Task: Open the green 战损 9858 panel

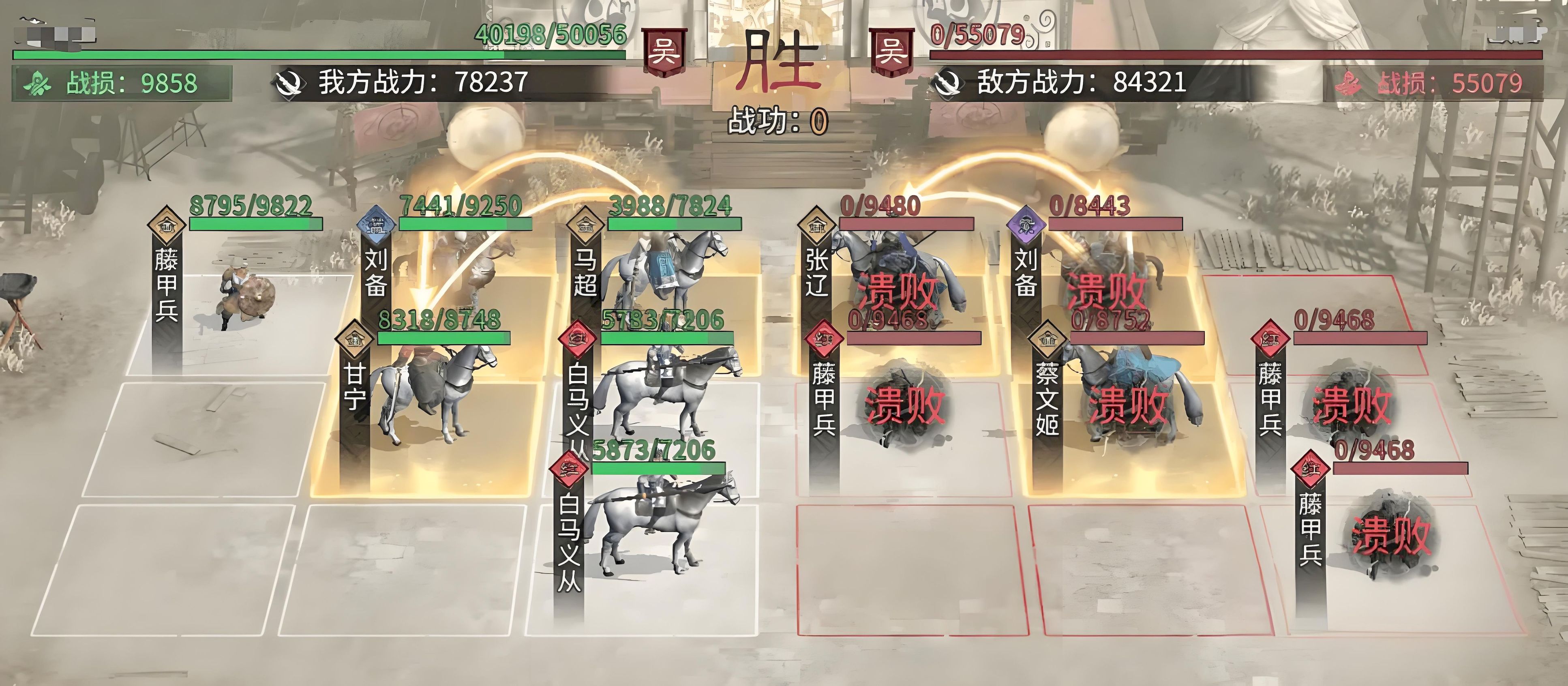Action: click(x=122, y=84)
